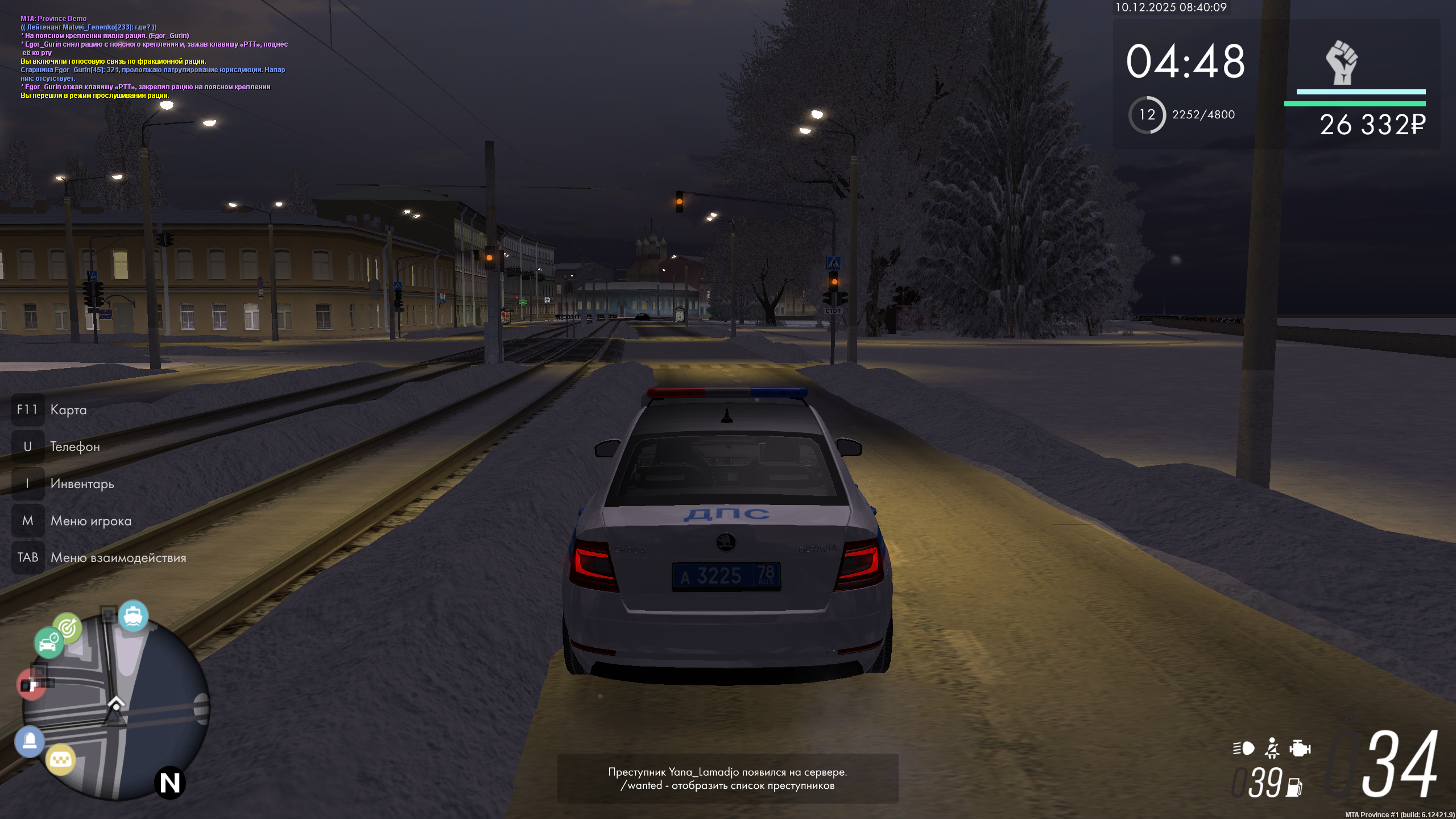Select the green target map marker
Viewport: 1456px width, 819px height.
[x=68, y=628]
